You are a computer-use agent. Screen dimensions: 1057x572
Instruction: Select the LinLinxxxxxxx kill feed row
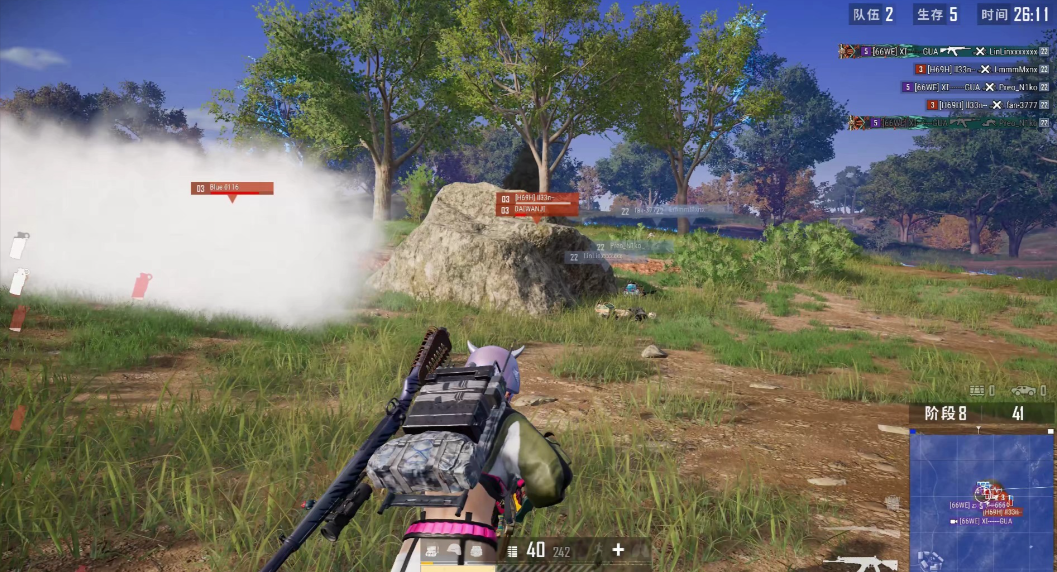945,51
